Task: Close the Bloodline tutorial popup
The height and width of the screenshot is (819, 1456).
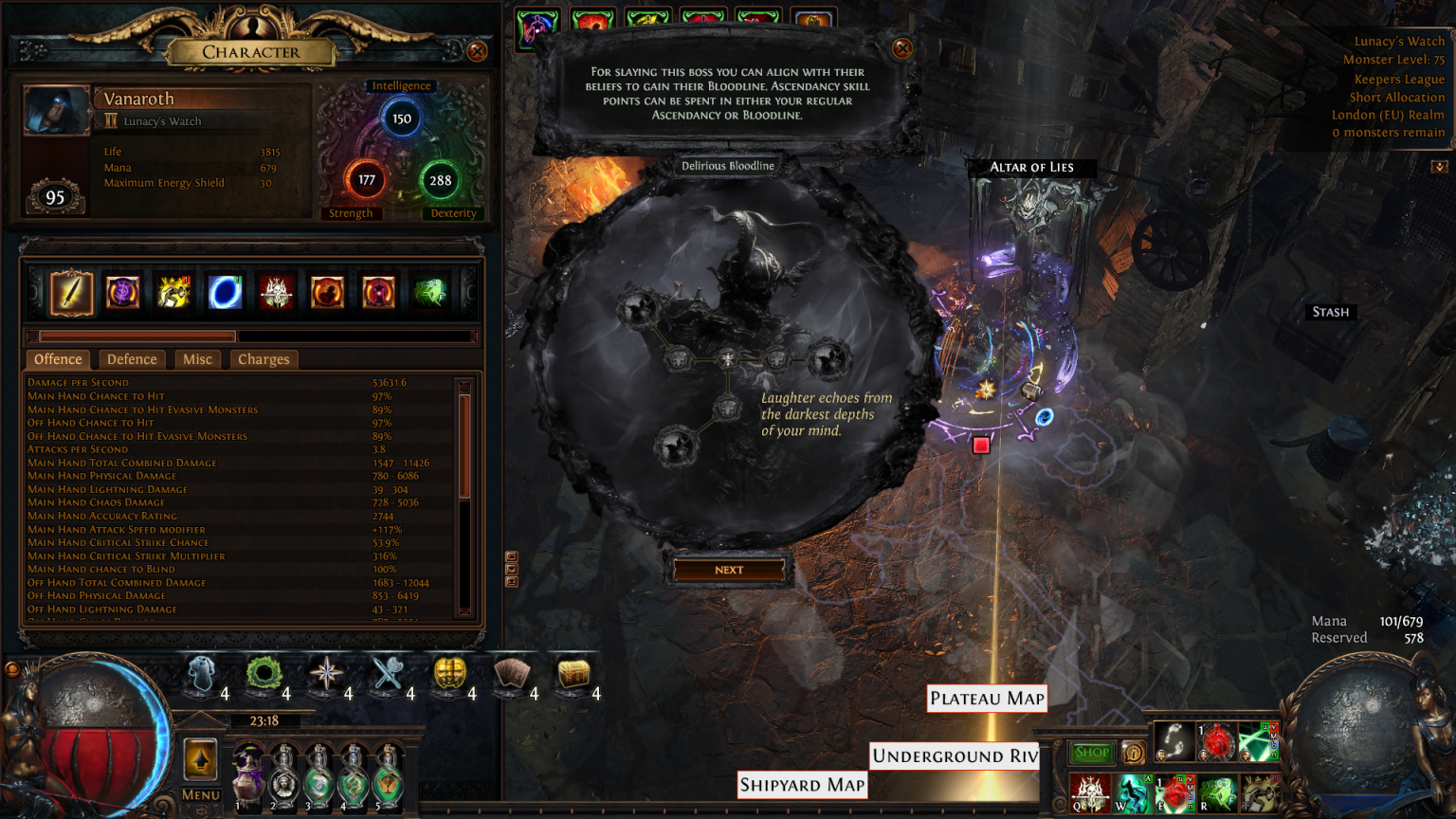Action: [902, 48]
